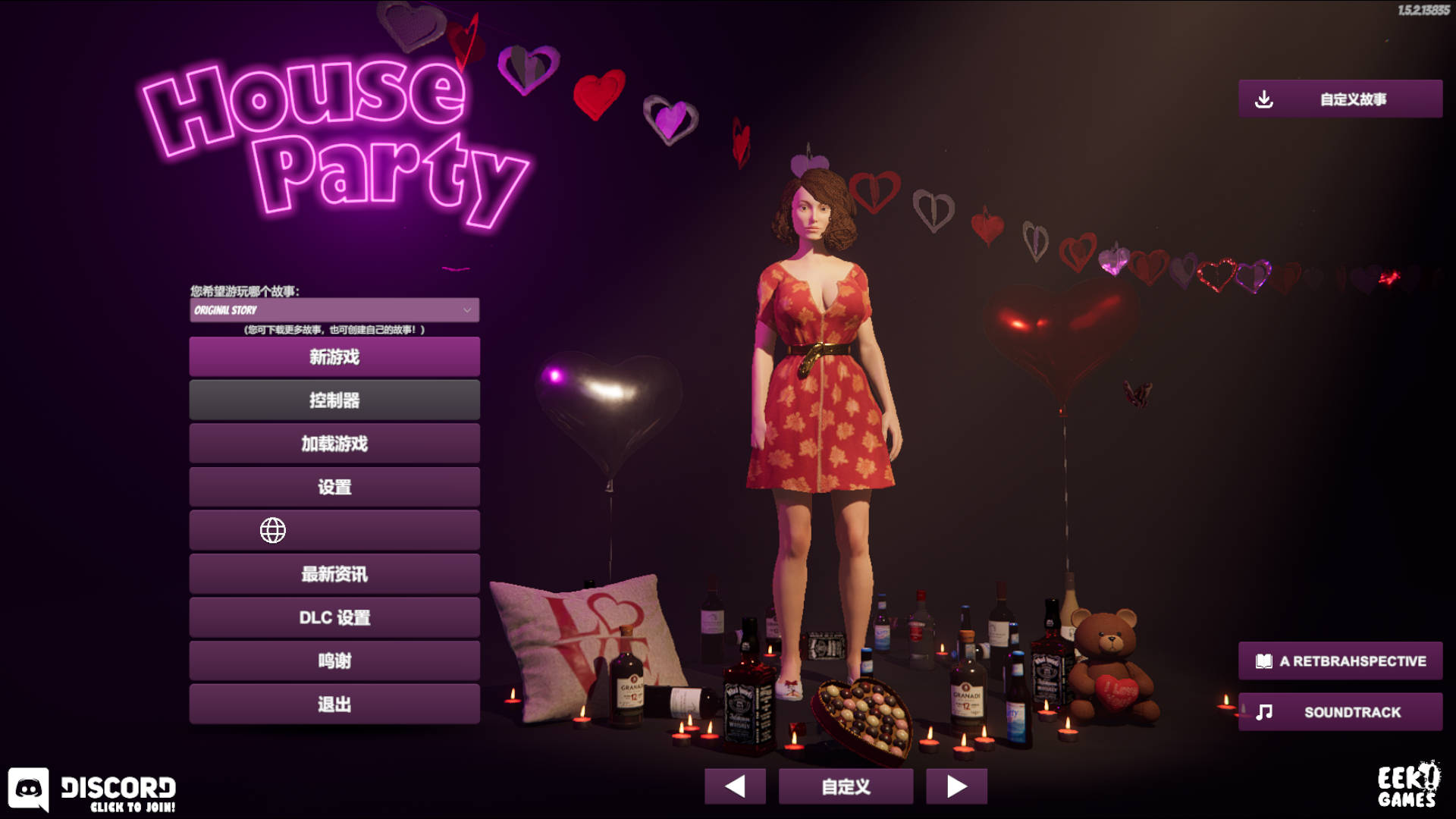Open the 控制器 controller menu

(334, 400)
